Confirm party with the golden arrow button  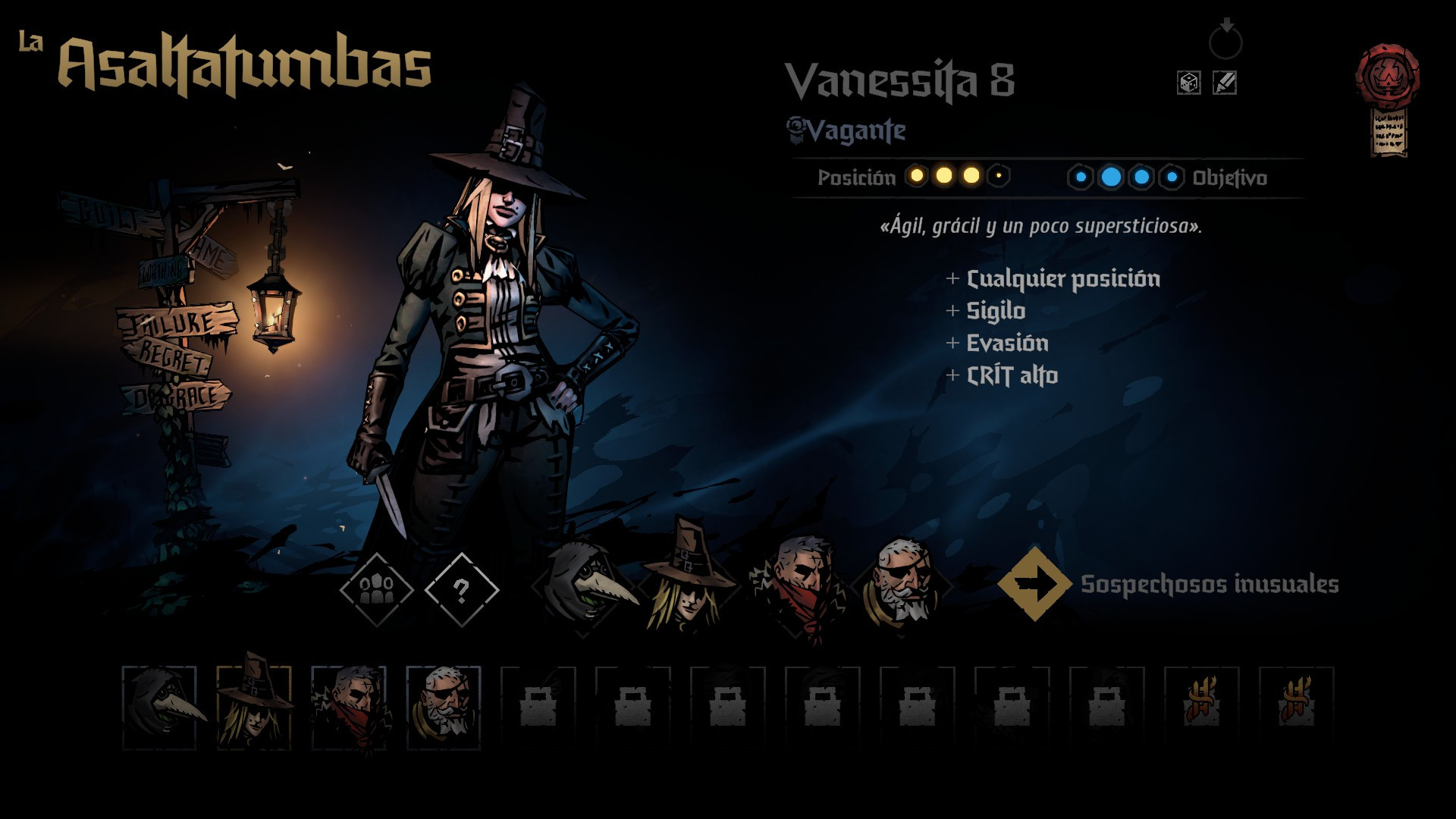[x=1034, y=584]
